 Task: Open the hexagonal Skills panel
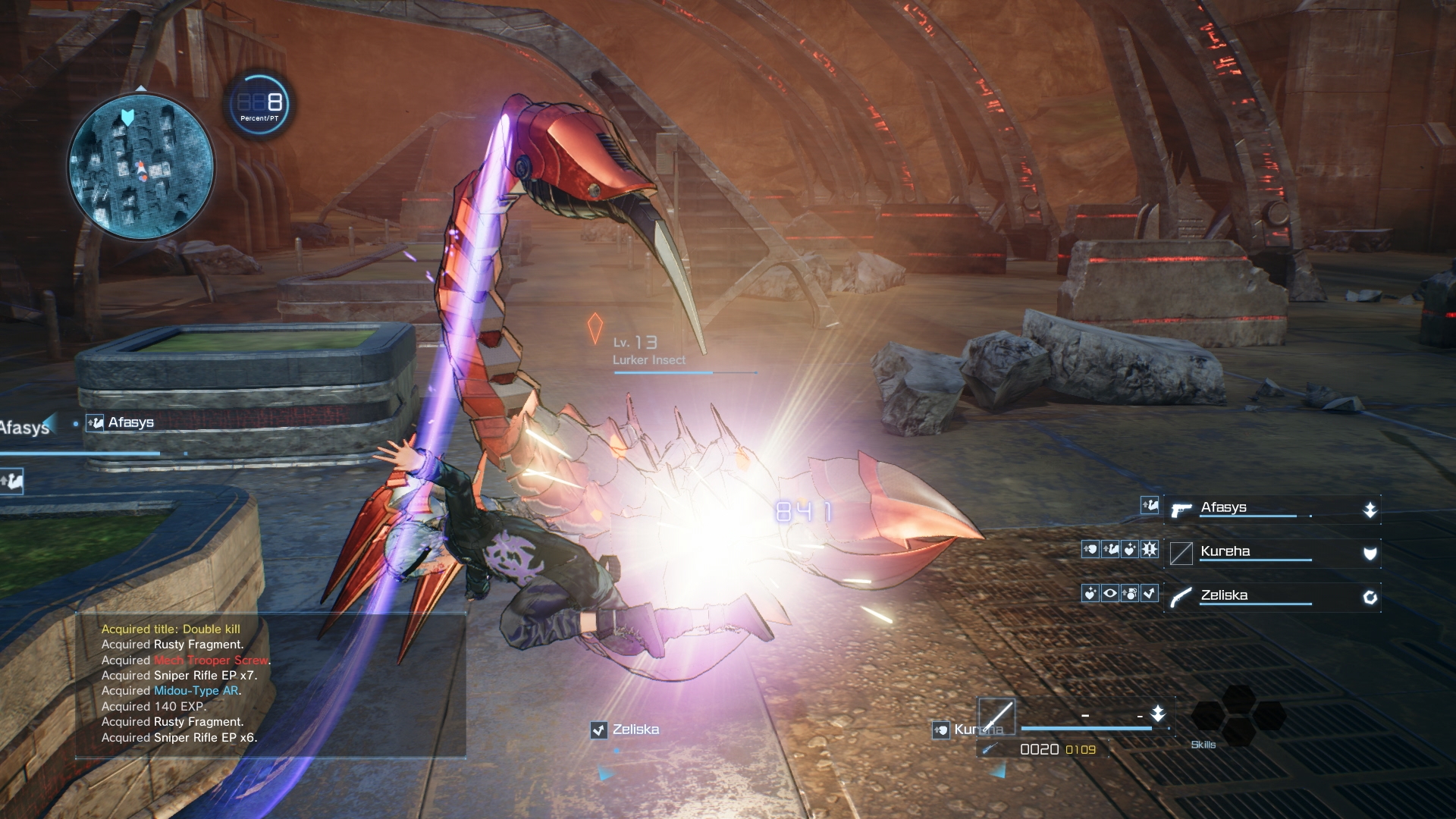click(1237, 716)
